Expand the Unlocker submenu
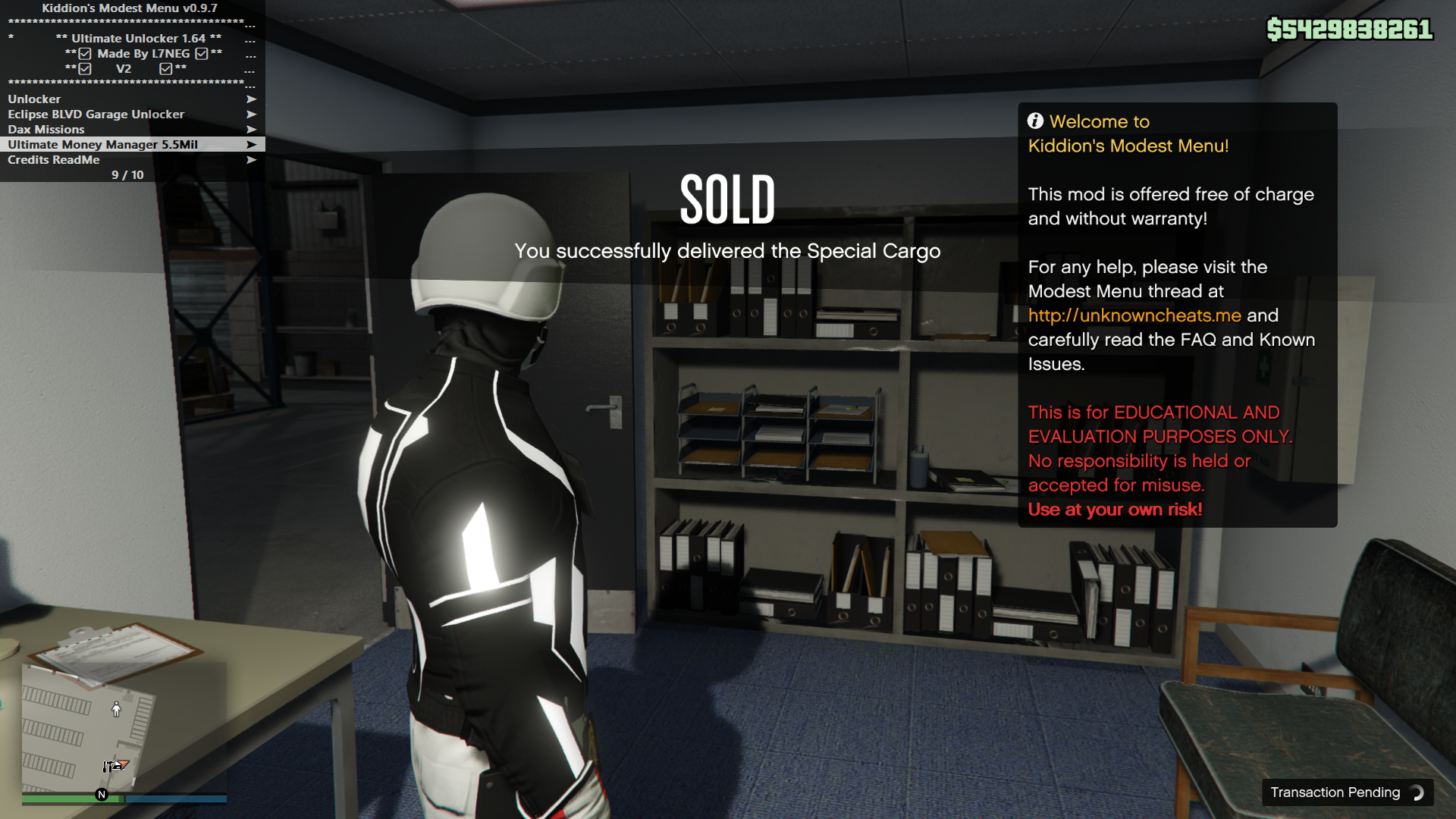The image size is (1456, 819). (34, 99)
